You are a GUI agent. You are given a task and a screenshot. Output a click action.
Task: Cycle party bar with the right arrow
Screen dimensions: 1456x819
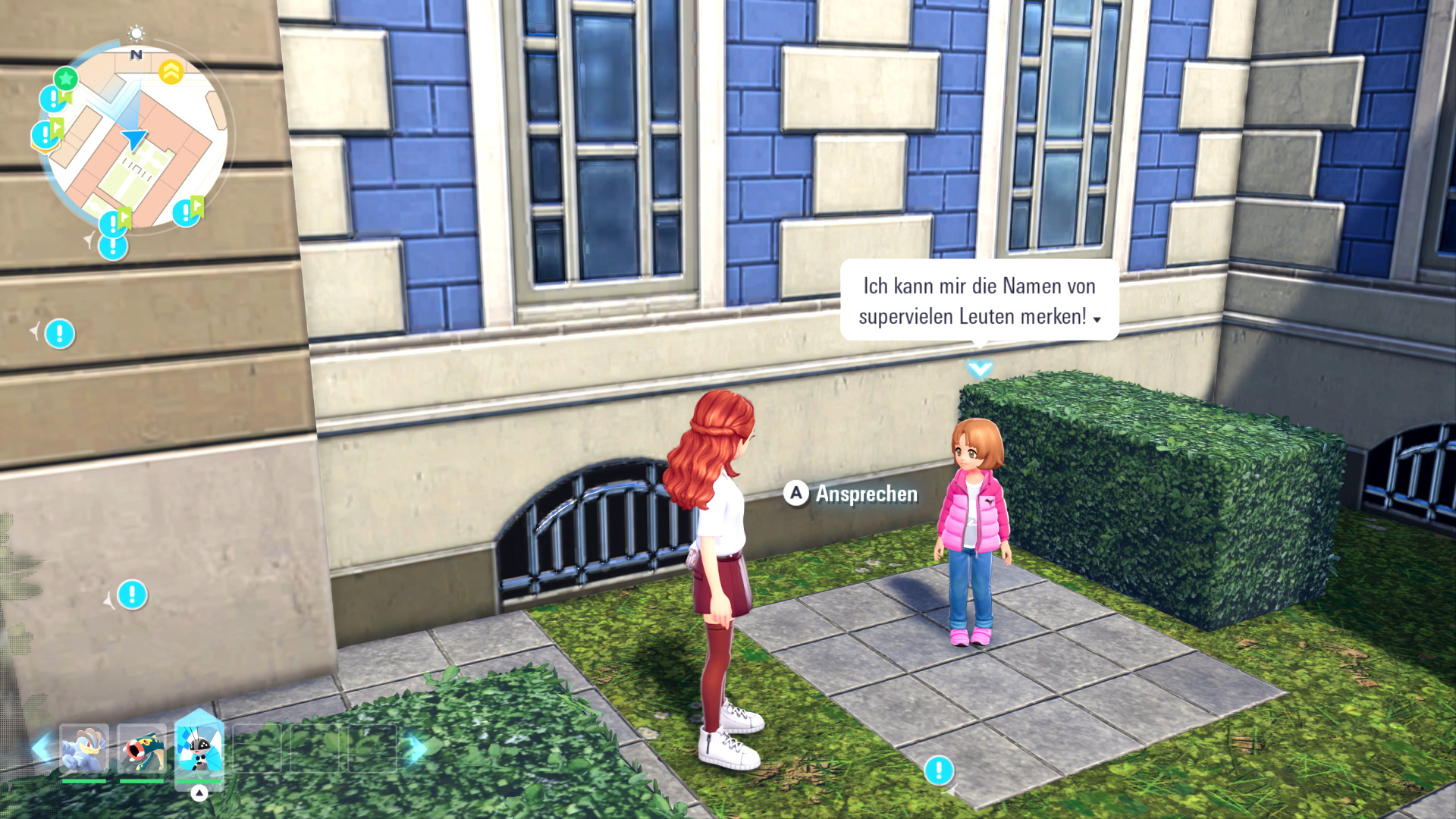[415, 748]
